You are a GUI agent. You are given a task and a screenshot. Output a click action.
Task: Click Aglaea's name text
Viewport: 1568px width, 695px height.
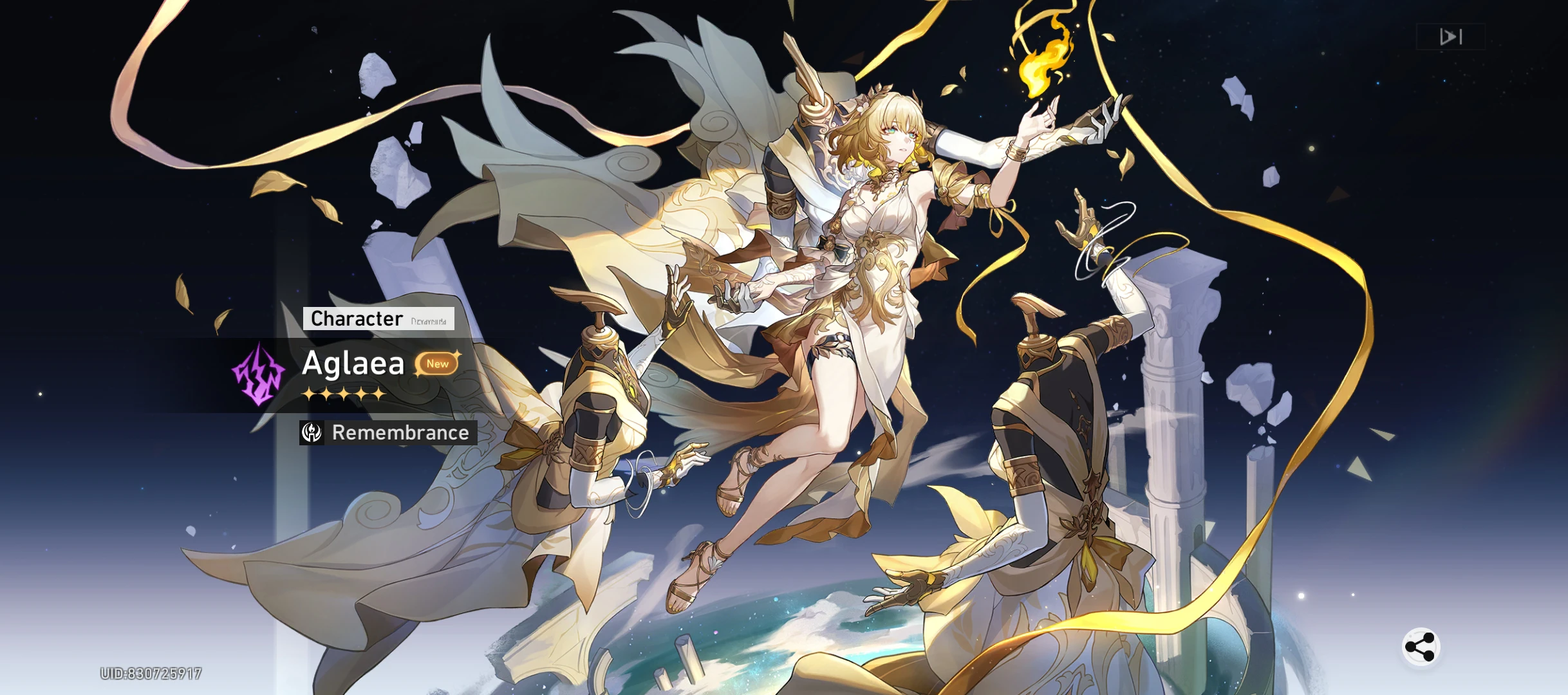[x=353, y=364]
